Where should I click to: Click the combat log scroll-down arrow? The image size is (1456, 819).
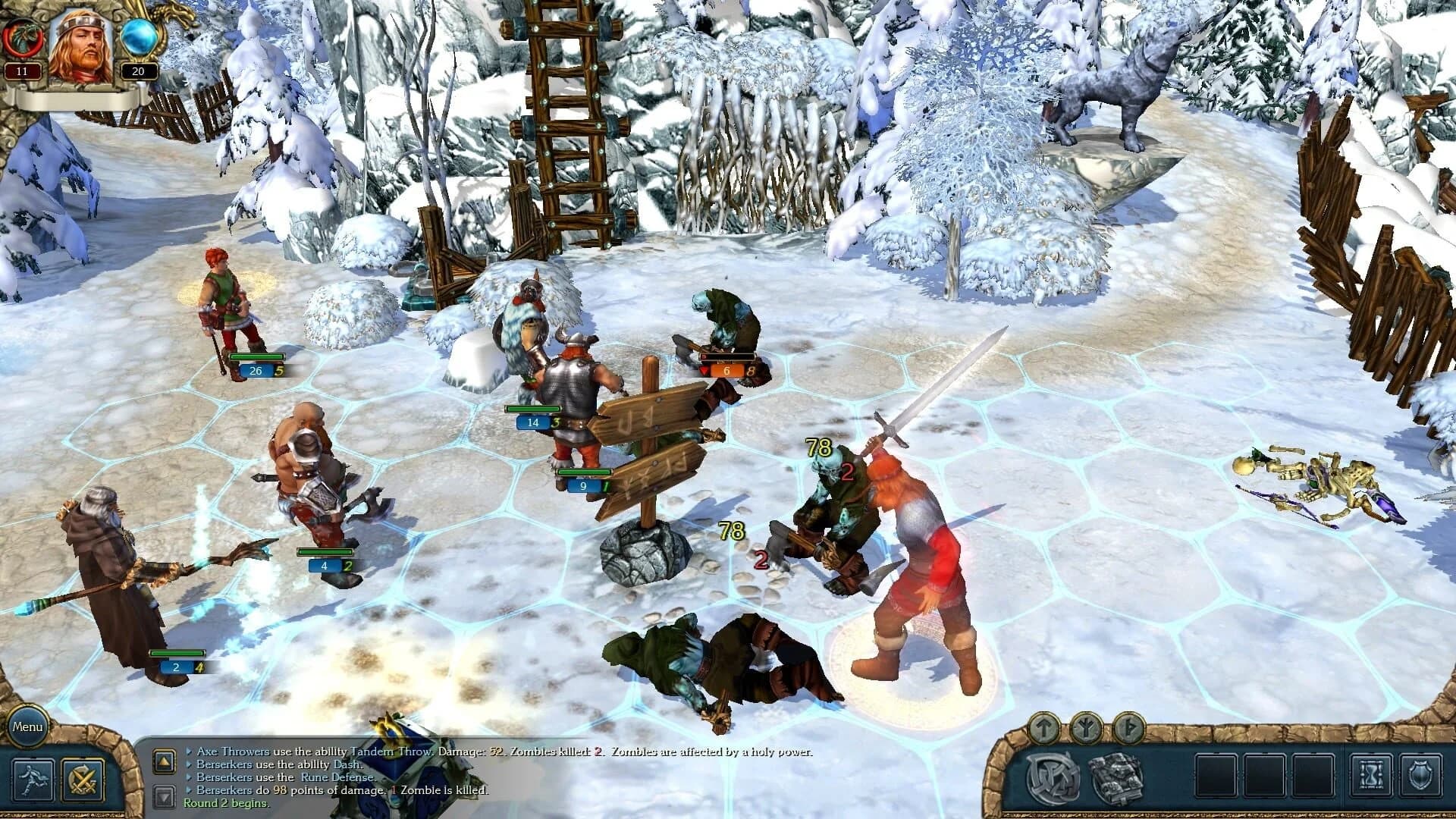click(164, 794)
